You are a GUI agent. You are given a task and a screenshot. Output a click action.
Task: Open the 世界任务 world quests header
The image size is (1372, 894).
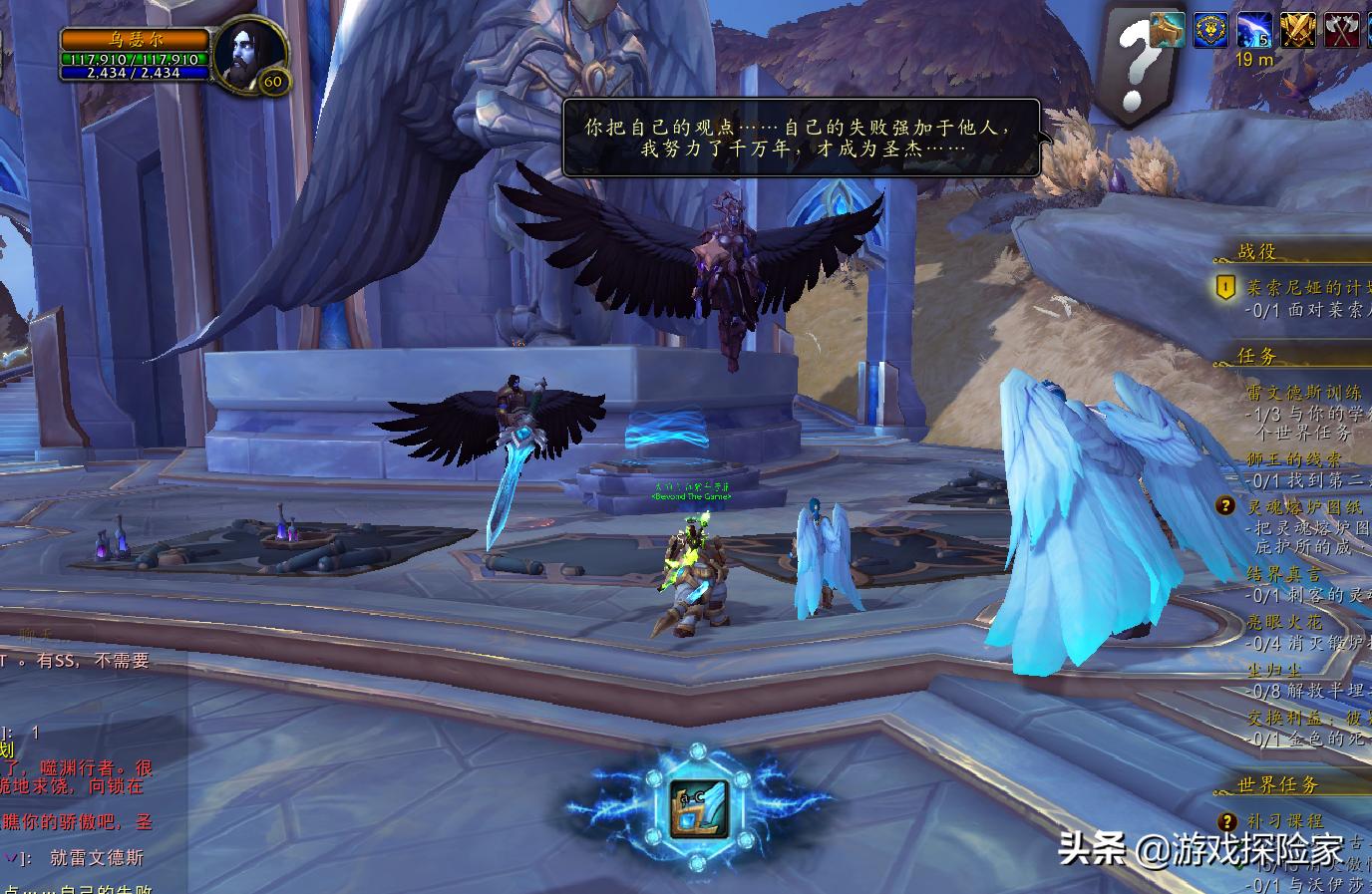click(x=1278, y=785)
